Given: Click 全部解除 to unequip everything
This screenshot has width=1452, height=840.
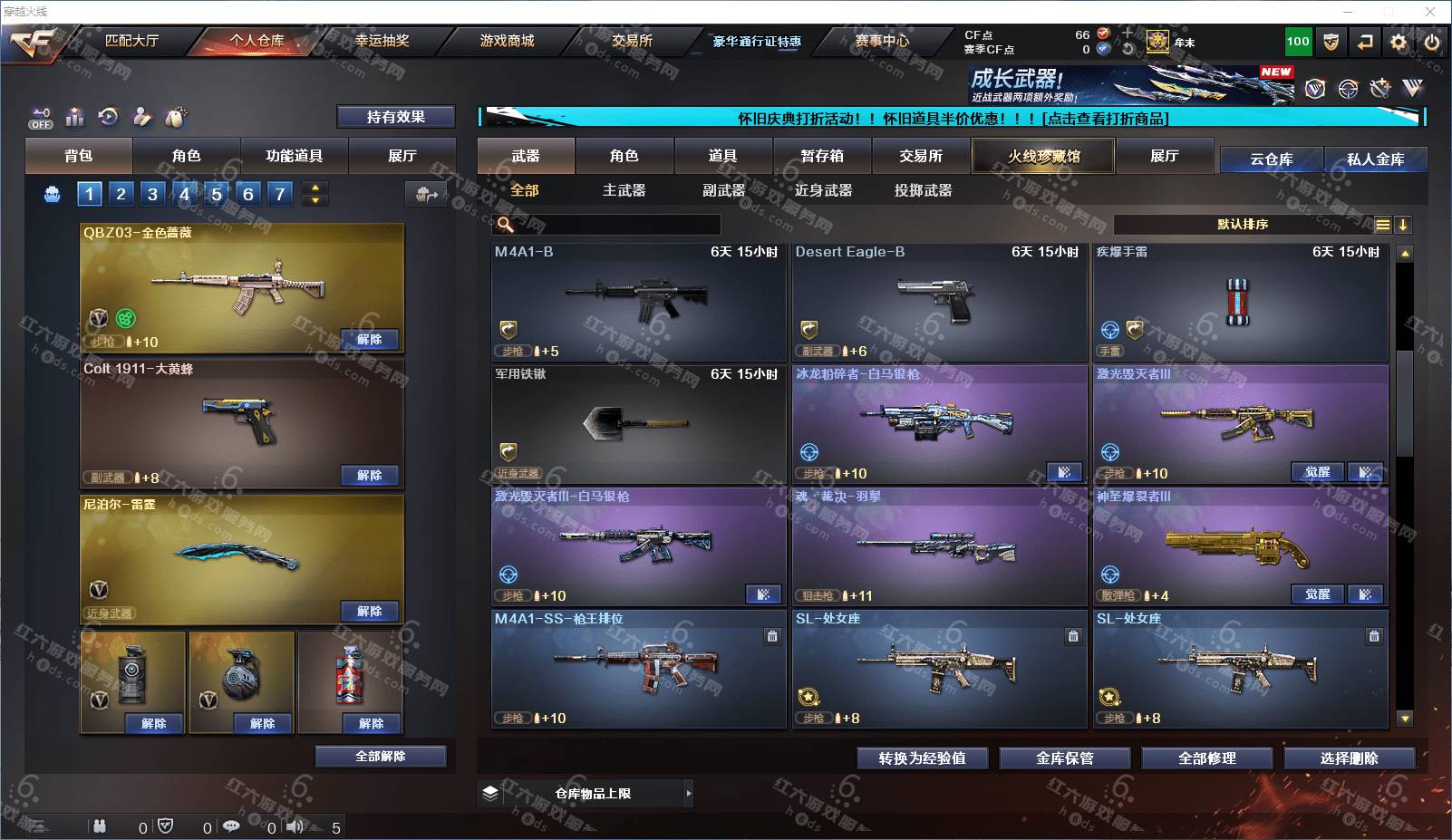Looking at the screenshot, I should 381,757.
